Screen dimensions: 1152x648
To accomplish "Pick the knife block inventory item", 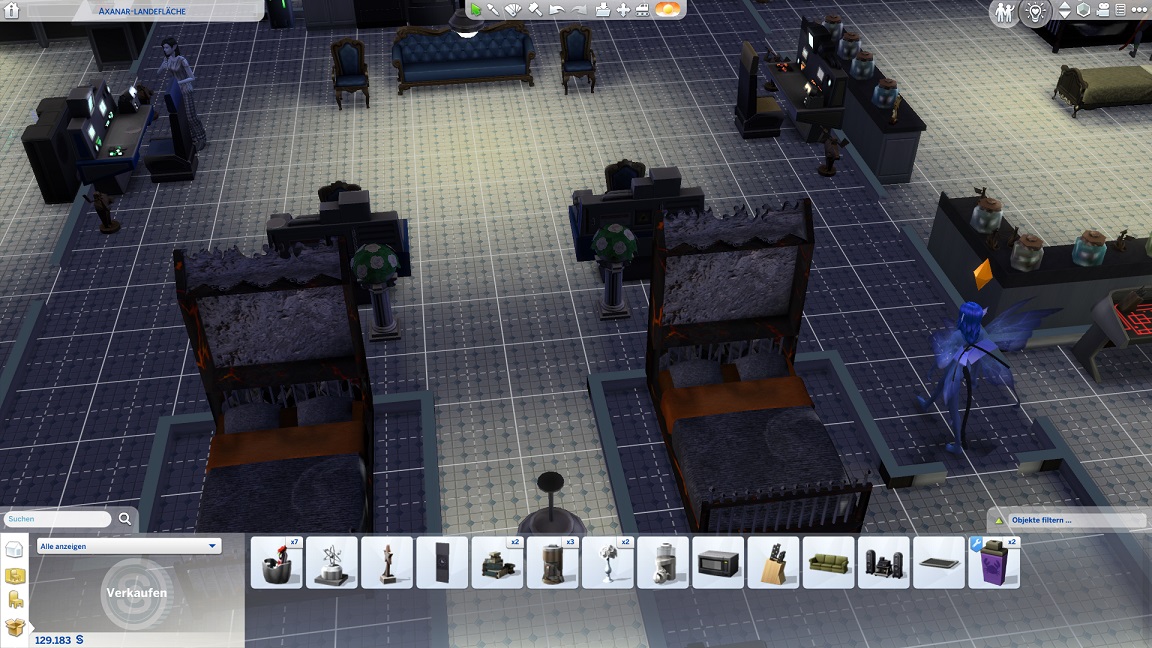I will pyautogui.click(x=773, y=563).
